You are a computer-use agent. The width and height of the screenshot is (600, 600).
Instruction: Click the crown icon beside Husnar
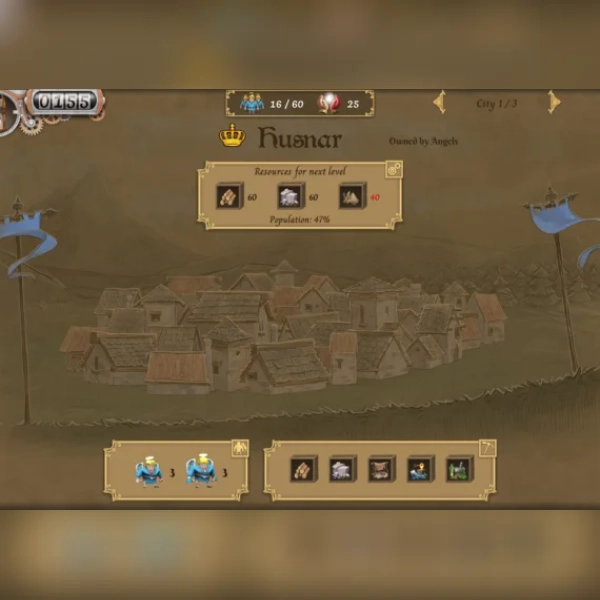tap(232, 137)
